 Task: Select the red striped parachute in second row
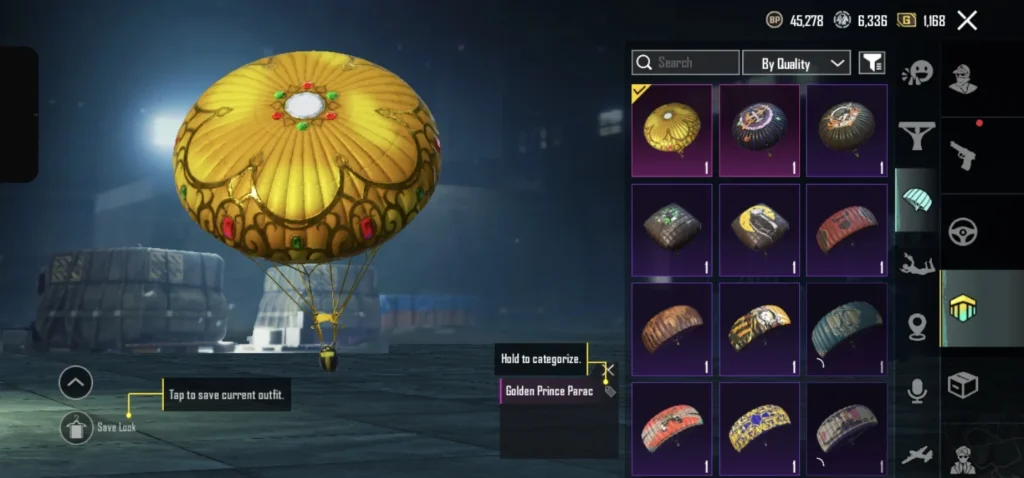(x=846, y=229)
